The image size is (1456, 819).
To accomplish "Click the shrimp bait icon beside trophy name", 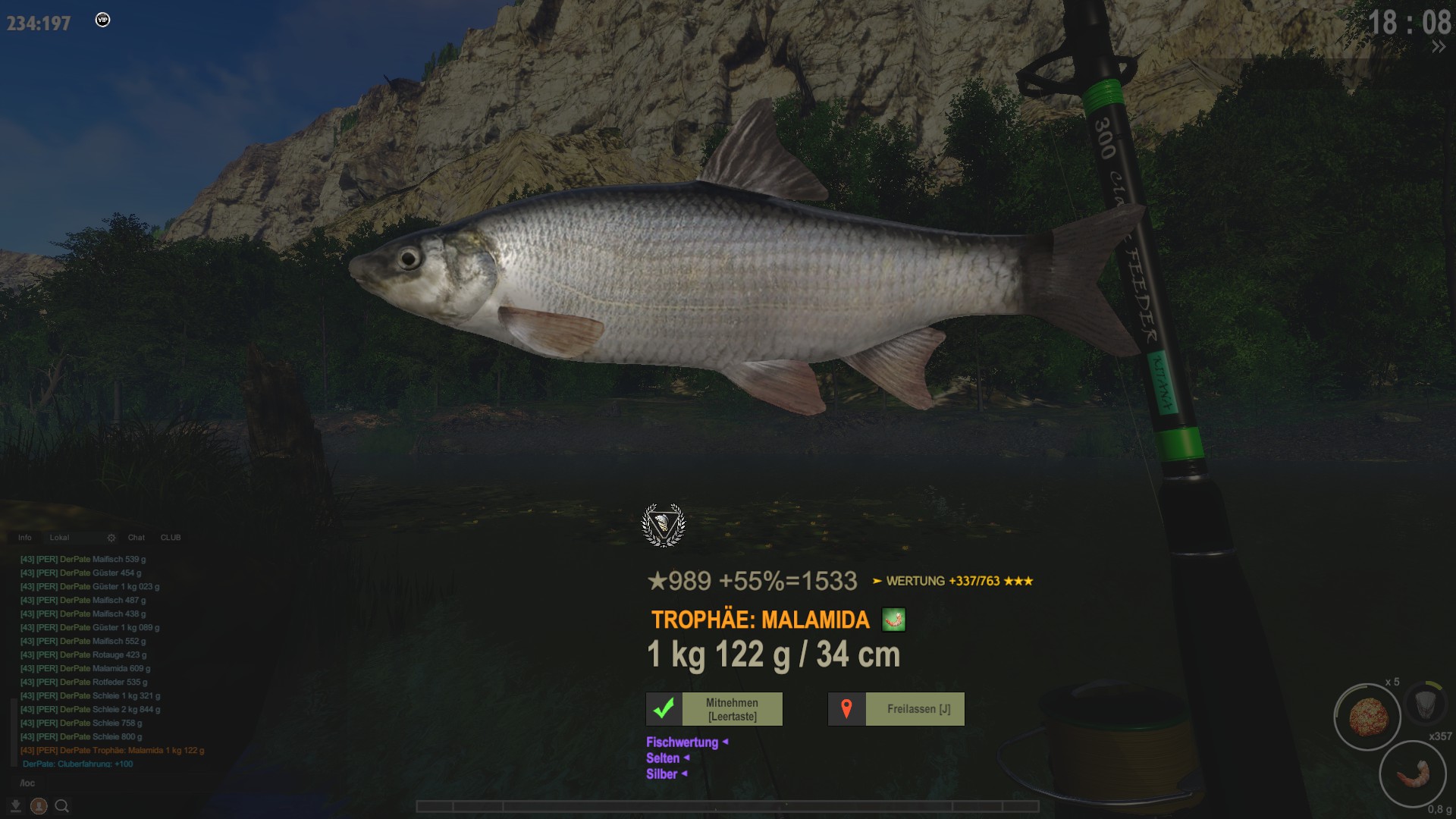I will (x=894, y=620).
